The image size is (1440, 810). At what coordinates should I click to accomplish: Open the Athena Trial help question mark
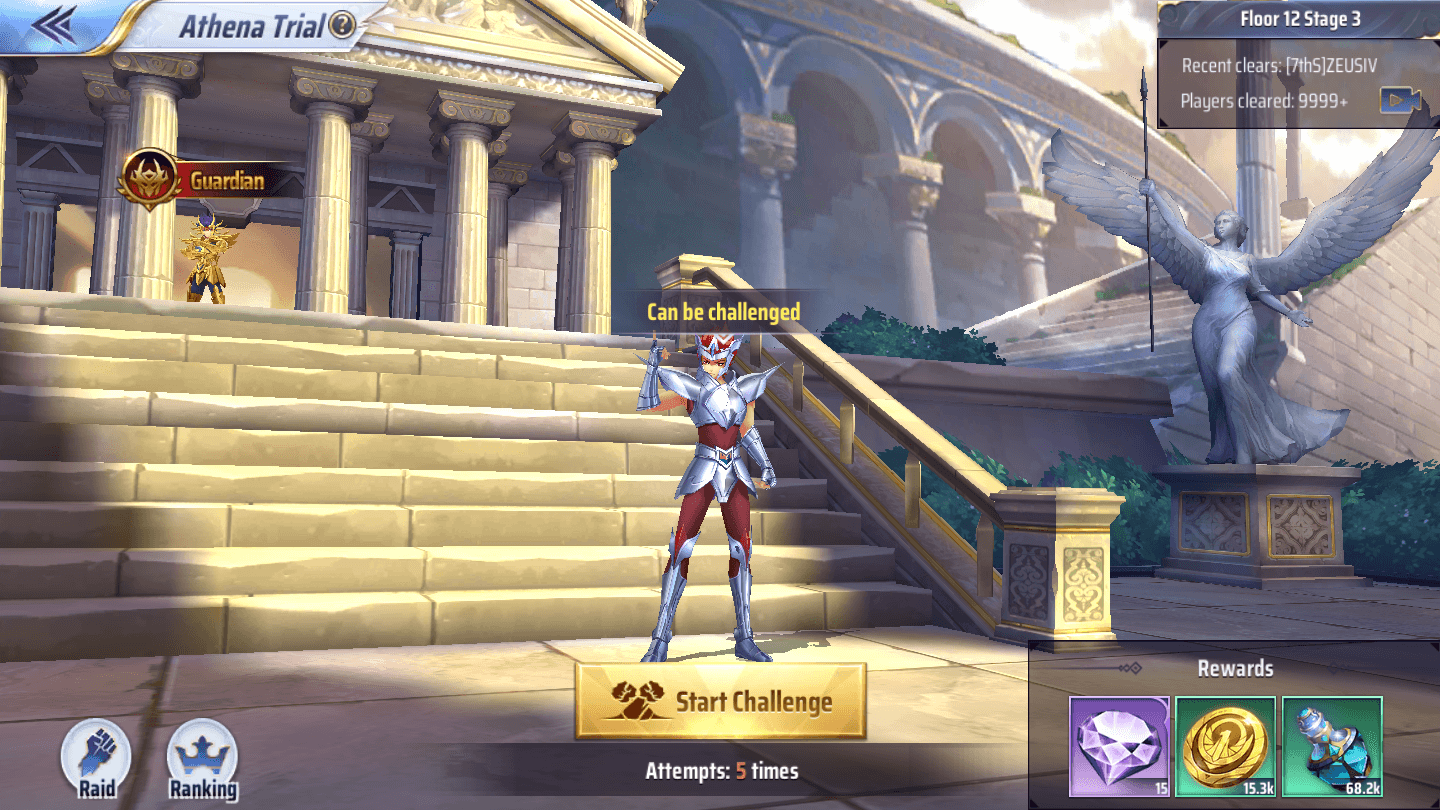pos(342,26)
